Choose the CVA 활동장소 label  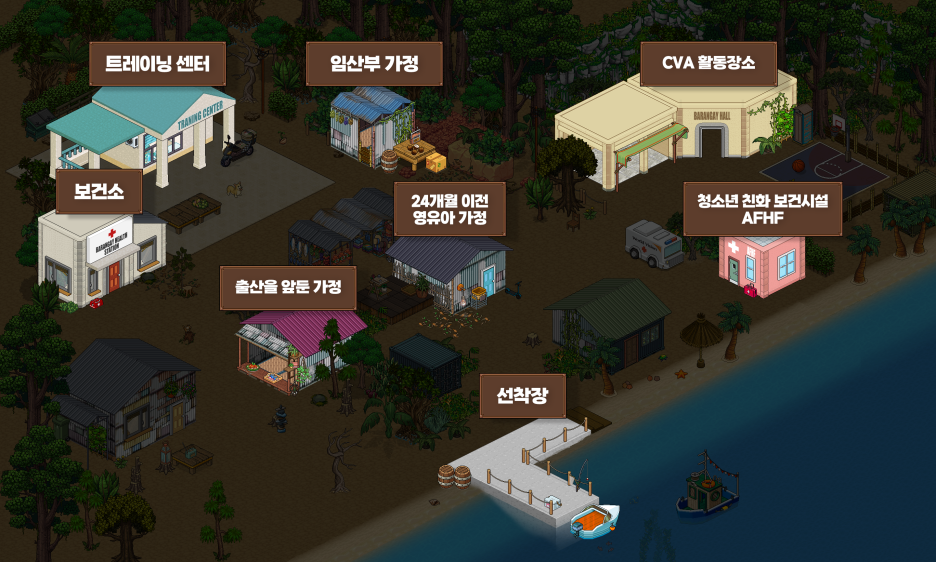point(707,65)
